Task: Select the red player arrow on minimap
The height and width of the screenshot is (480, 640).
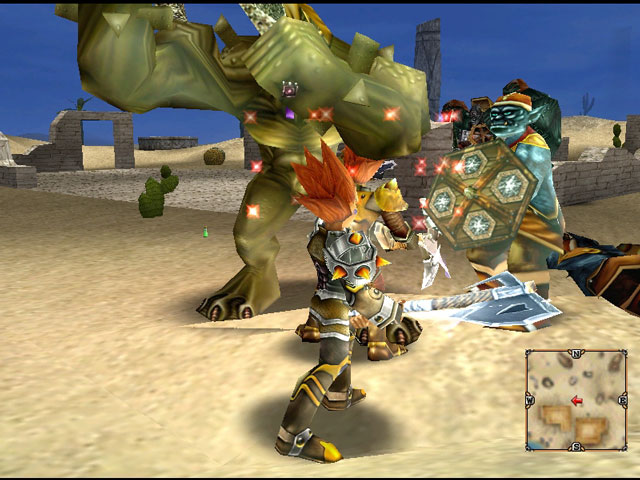Action: coord(577,401)
